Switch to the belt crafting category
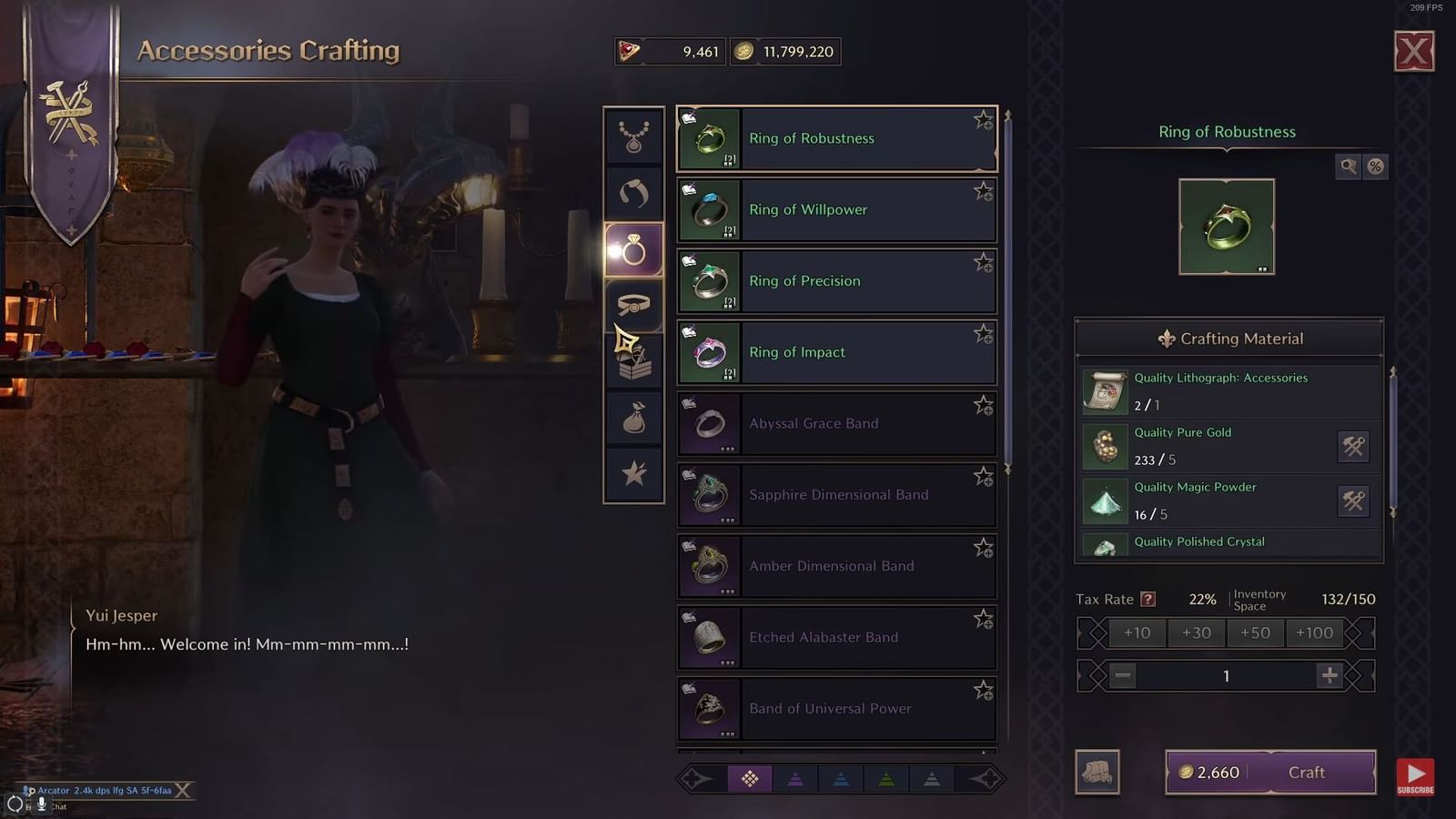Screen dimensions: 1456x819 click(x=634, y=306)
